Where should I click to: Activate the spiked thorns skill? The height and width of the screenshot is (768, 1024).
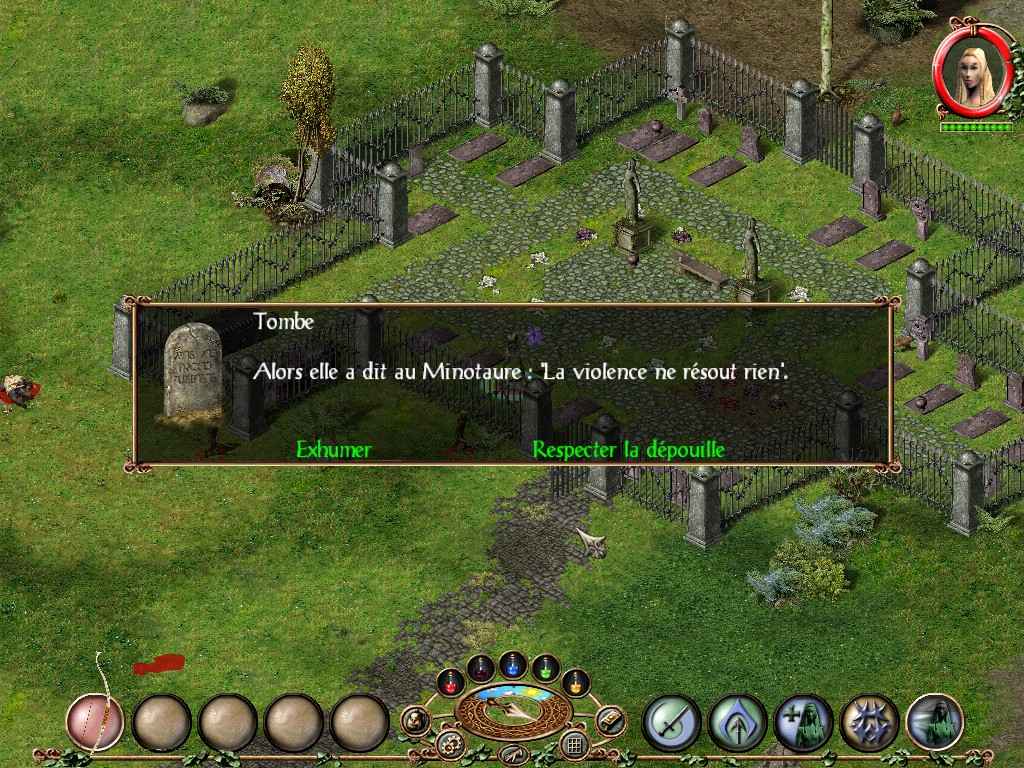869,720
